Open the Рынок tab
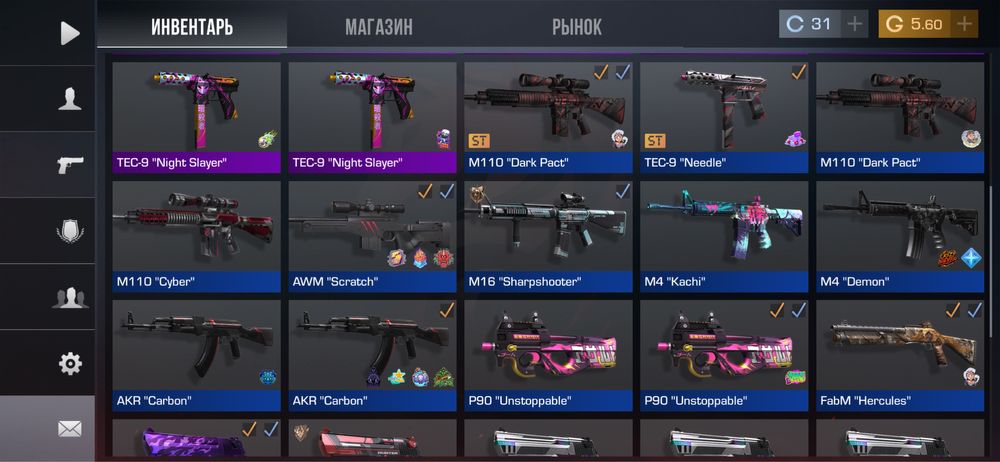This screenshot has height=462, width=1000. (x=577, y=27)
